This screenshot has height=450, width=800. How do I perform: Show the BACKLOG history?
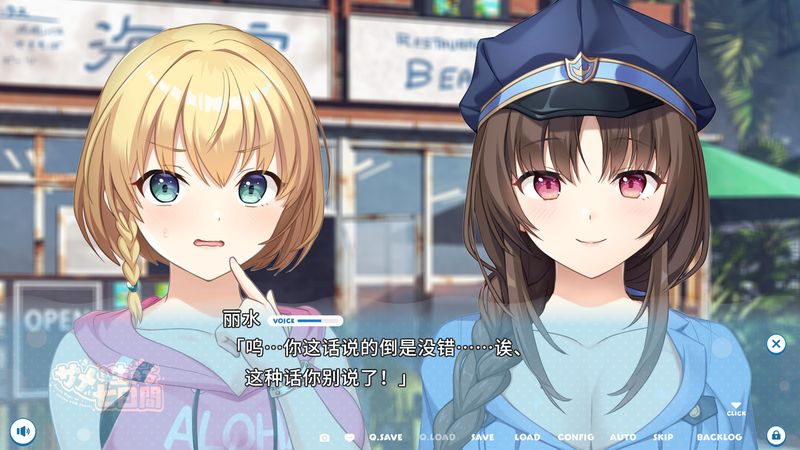coord(719,437)
